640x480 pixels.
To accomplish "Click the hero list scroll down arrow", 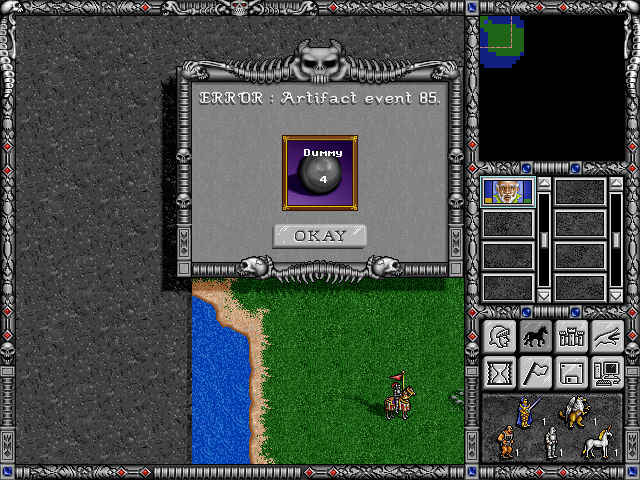I will [x=543, y=296].
